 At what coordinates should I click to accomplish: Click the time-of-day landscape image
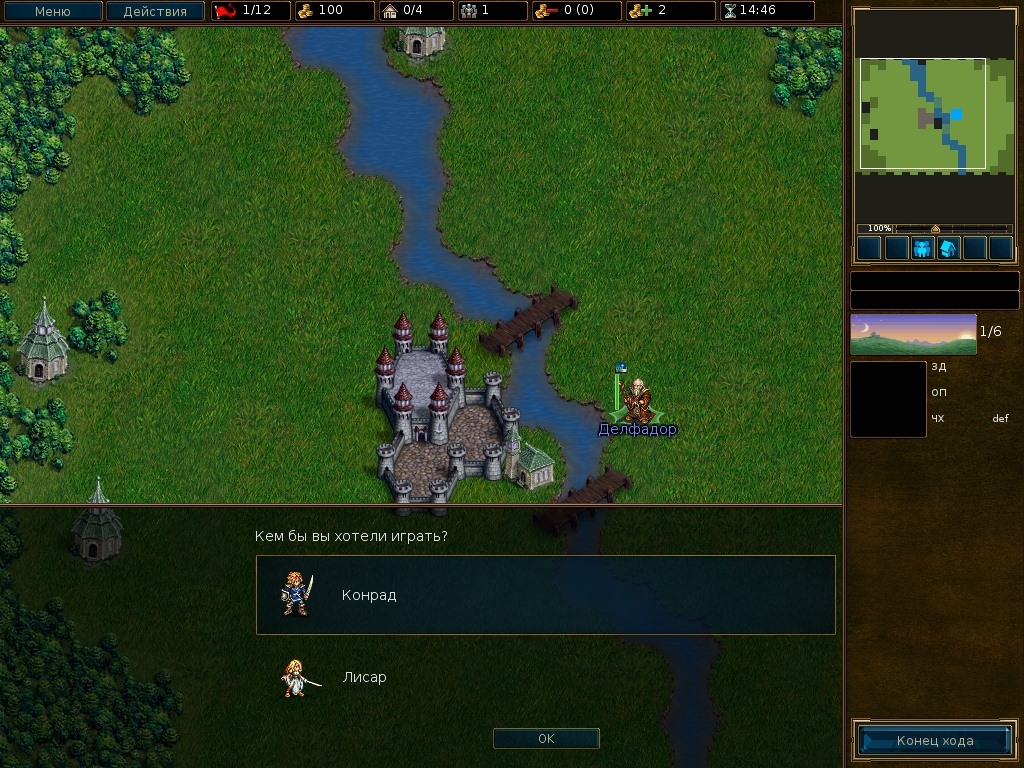[x=913, y=334]
